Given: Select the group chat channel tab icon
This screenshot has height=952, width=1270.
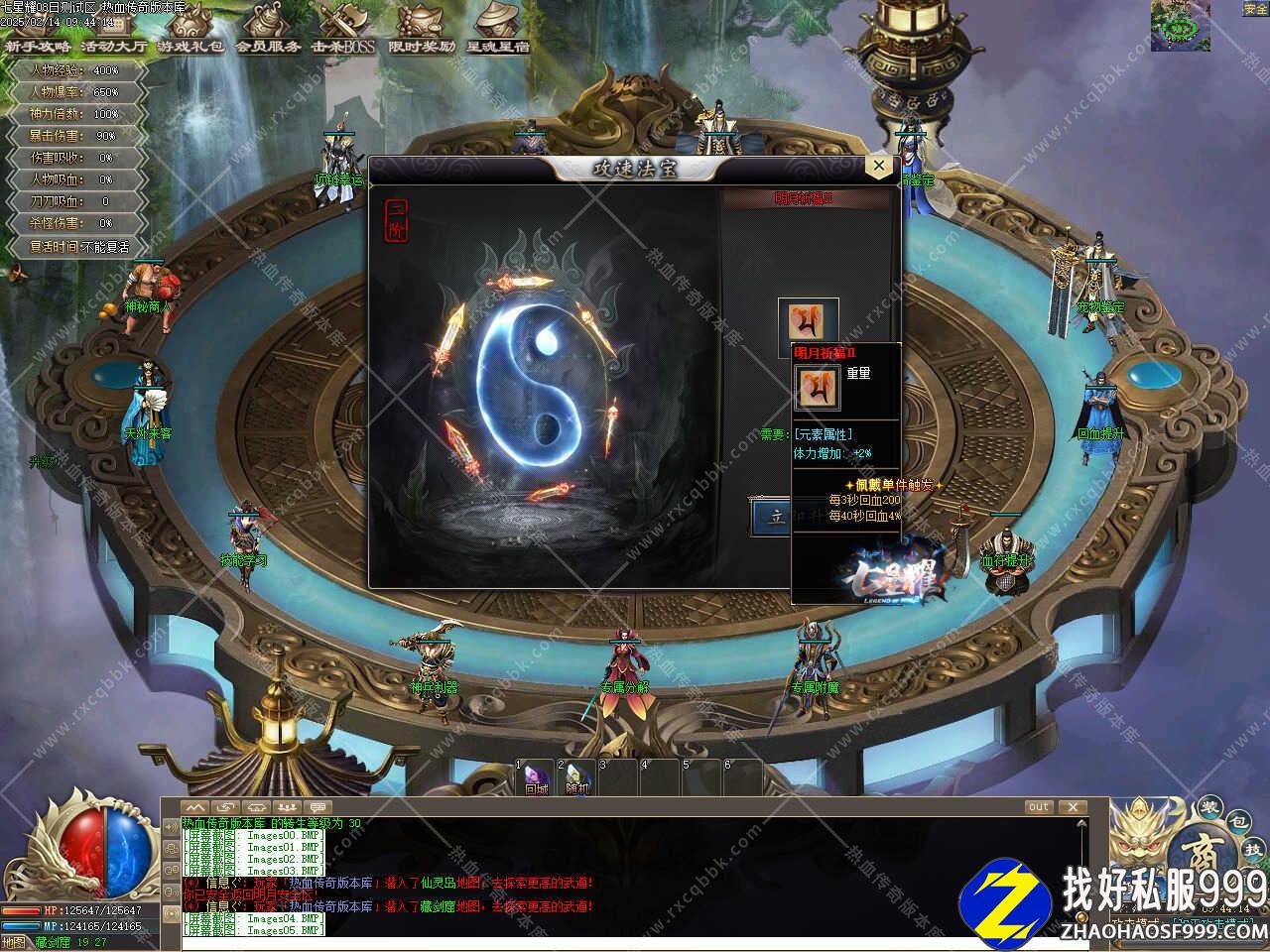Looking at the screenshot, I should pos(288,807).
